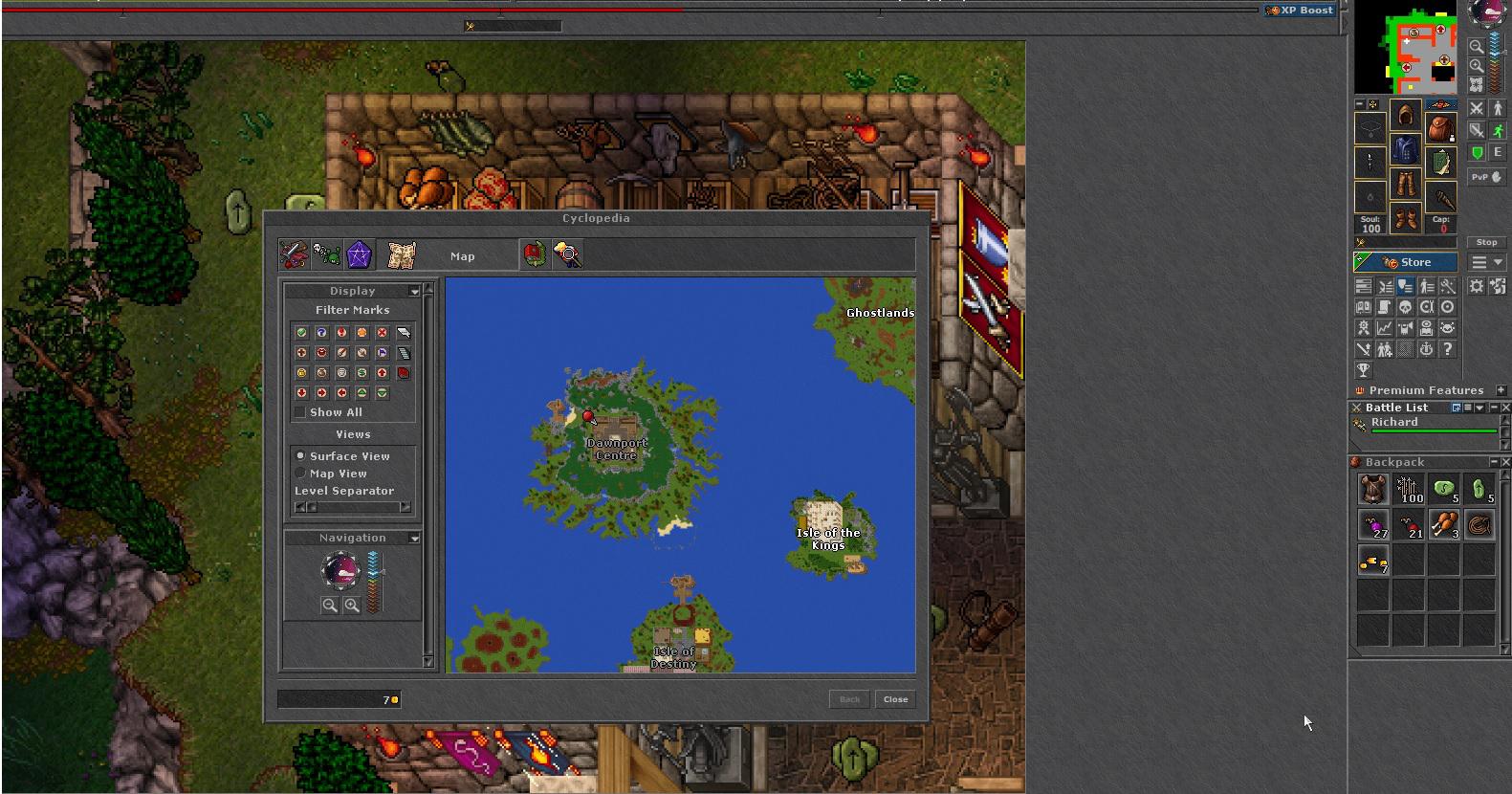Select Richard in the Battle List
Image resolution: width=1512 pixels, height=794 pixels.
click(1394, 423)
